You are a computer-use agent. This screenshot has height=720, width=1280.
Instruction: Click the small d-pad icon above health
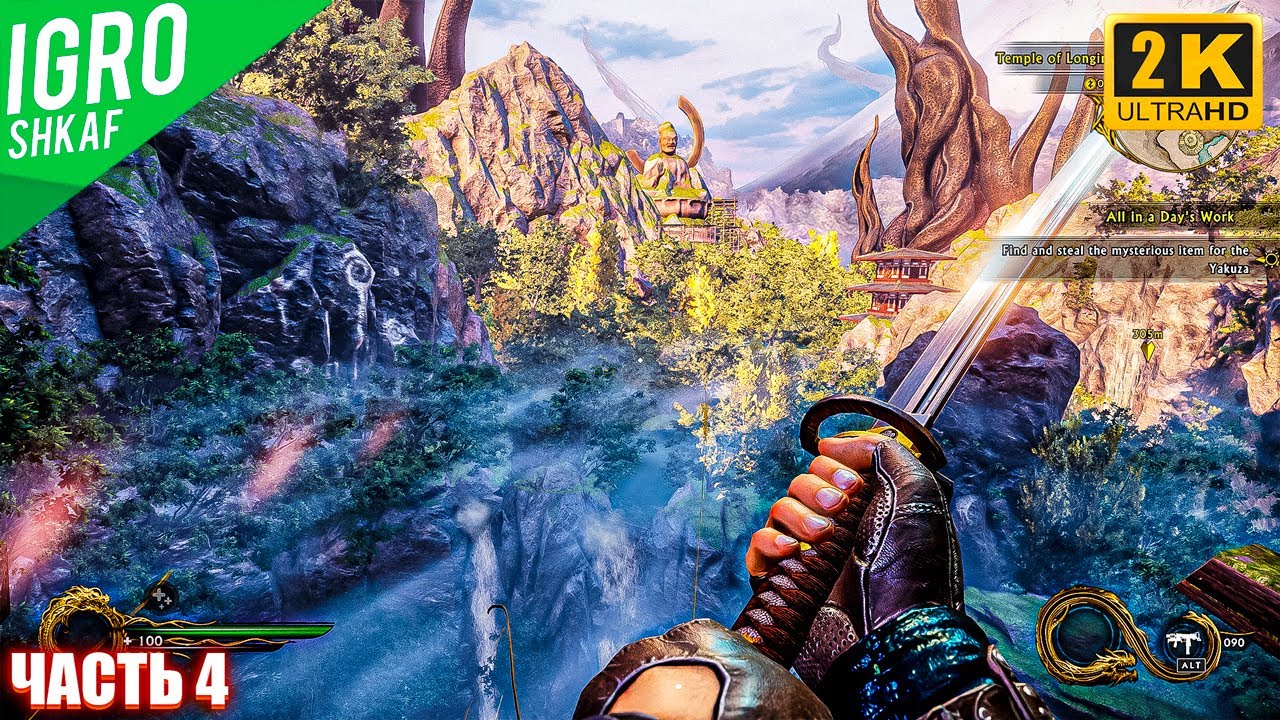pyautogui.click(x=160, y=597)
